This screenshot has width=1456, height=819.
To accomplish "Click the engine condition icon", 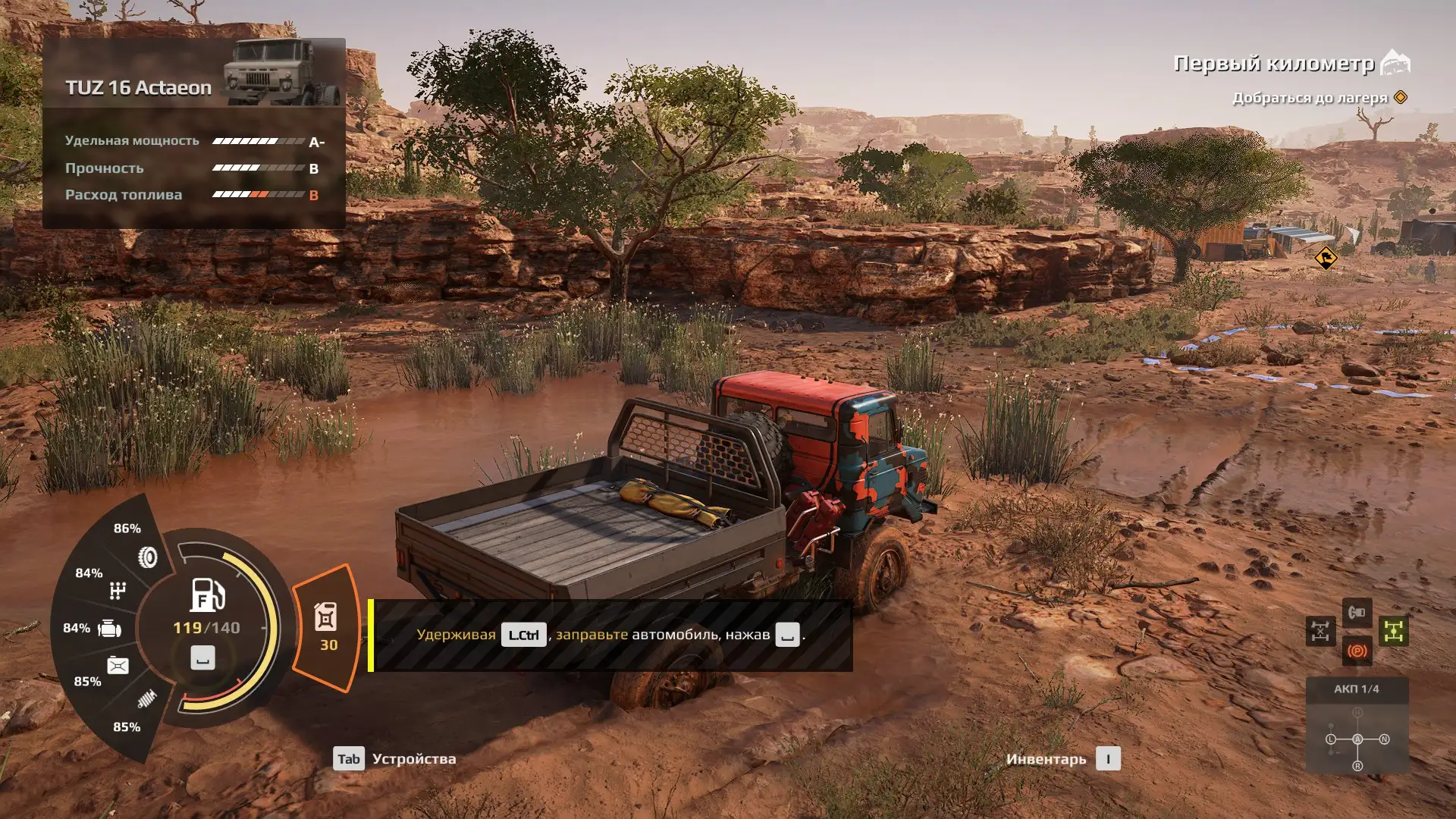I will tap(110, 629).
